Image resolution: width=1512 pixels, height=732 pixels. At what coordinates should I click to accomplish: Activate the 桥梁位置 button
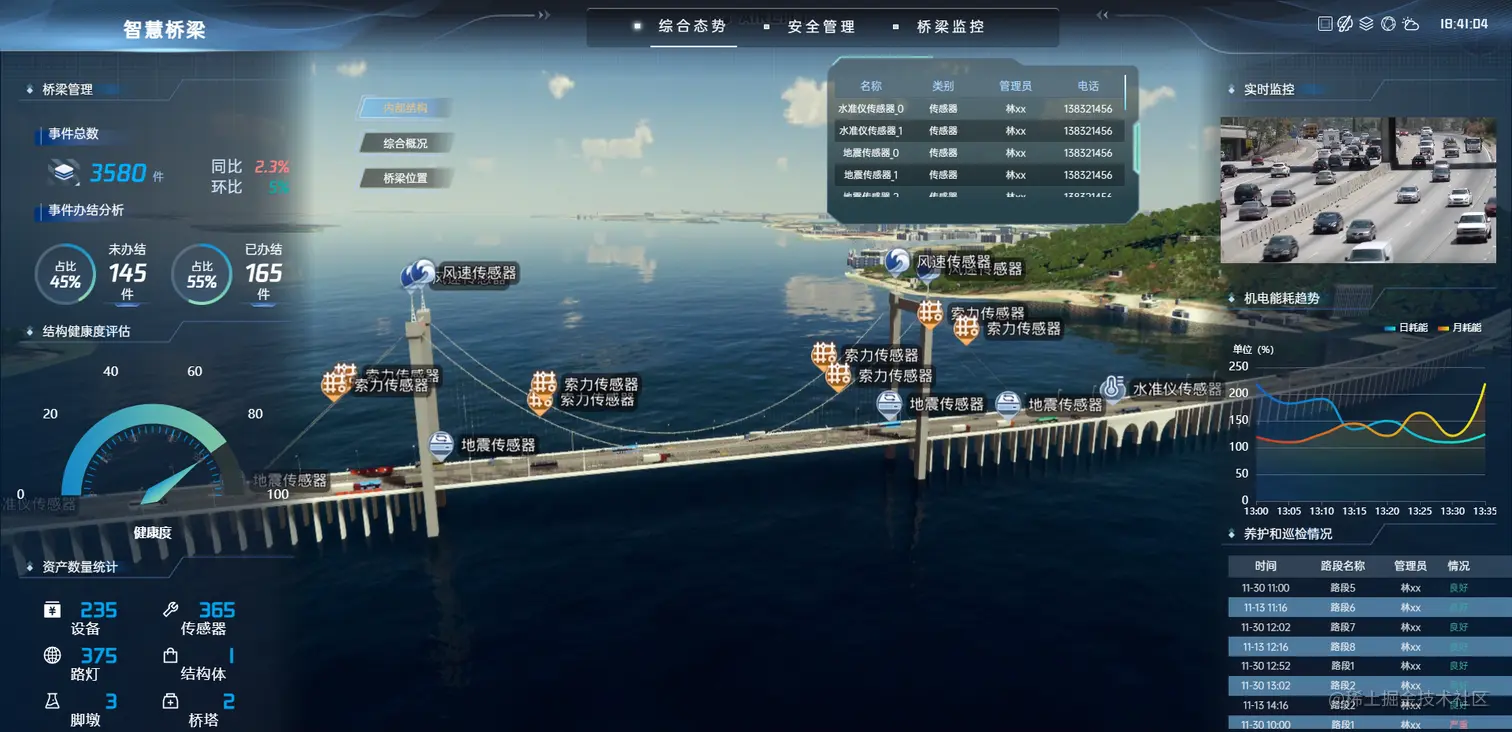click(405, 178)
